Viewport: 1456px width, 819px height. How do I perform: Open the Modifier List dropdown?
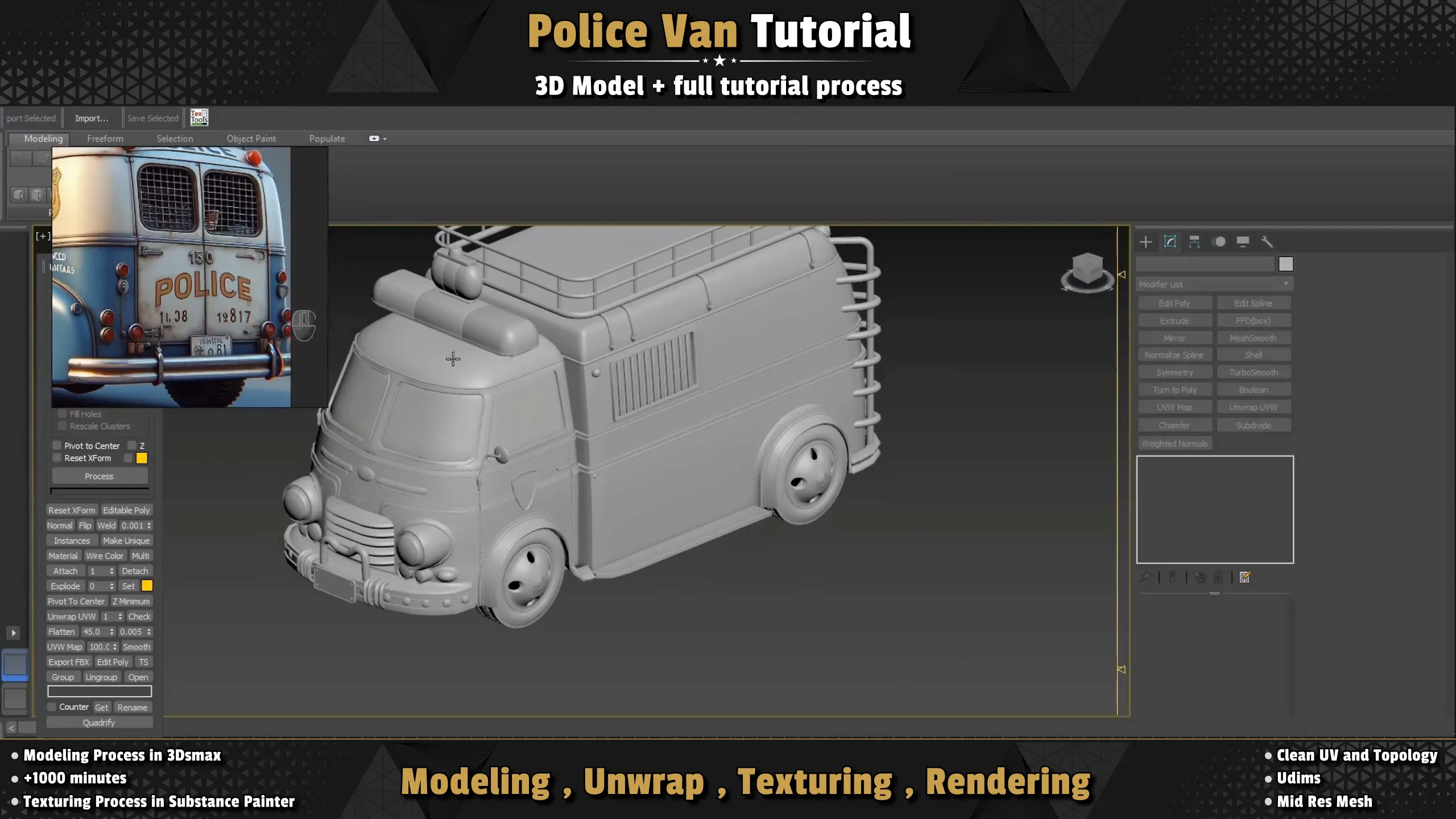coord(1213,284)
